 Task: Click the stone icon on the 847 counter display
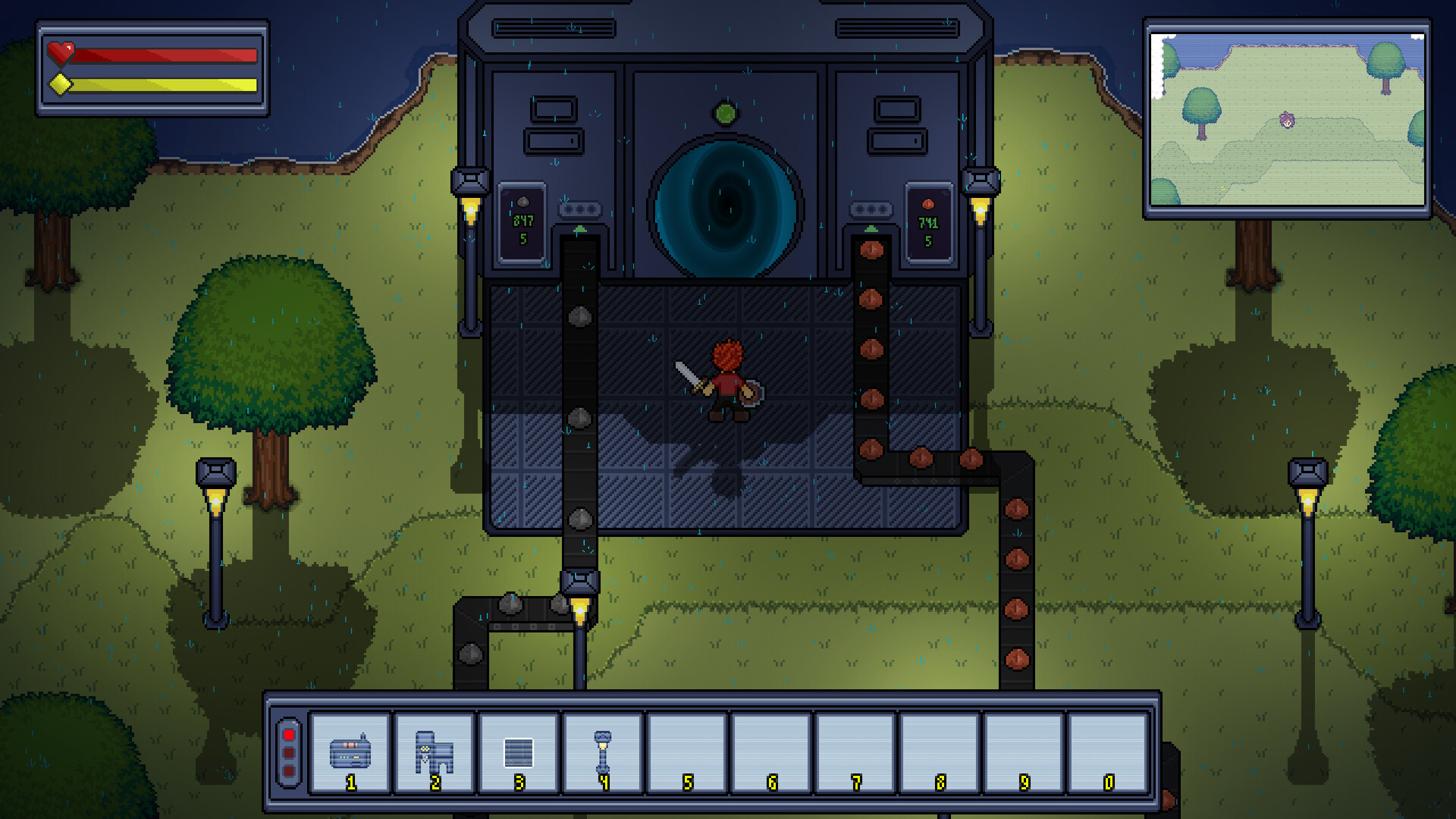523,202
